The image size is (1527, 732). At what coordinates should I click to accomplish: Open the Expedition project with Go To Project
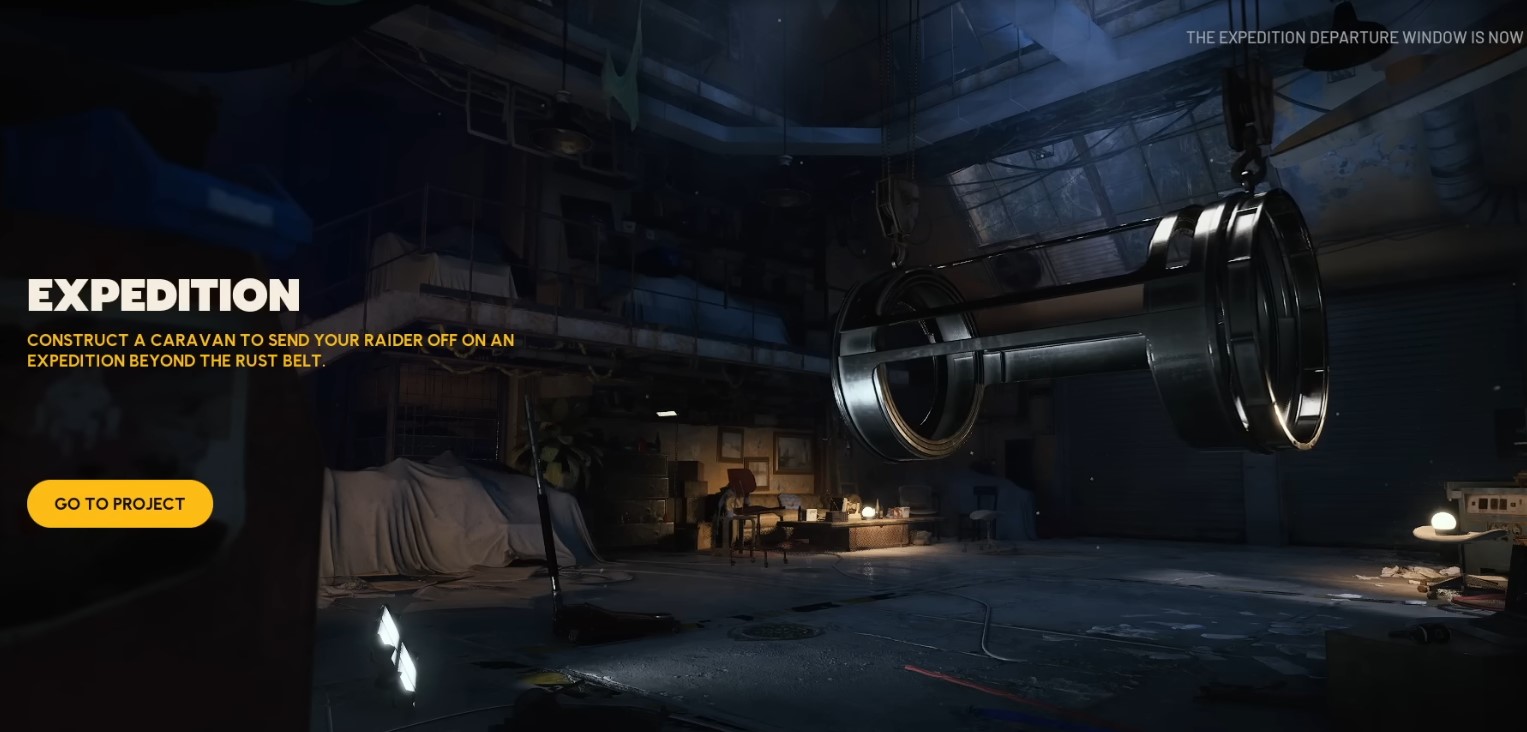[x=120, y=504]
